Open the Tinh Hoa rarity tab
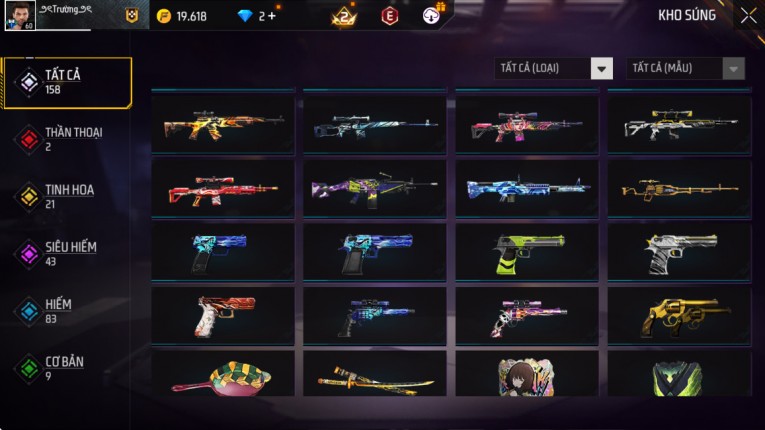This screenshot has width=765, height=430. click(x=66, y=196)
